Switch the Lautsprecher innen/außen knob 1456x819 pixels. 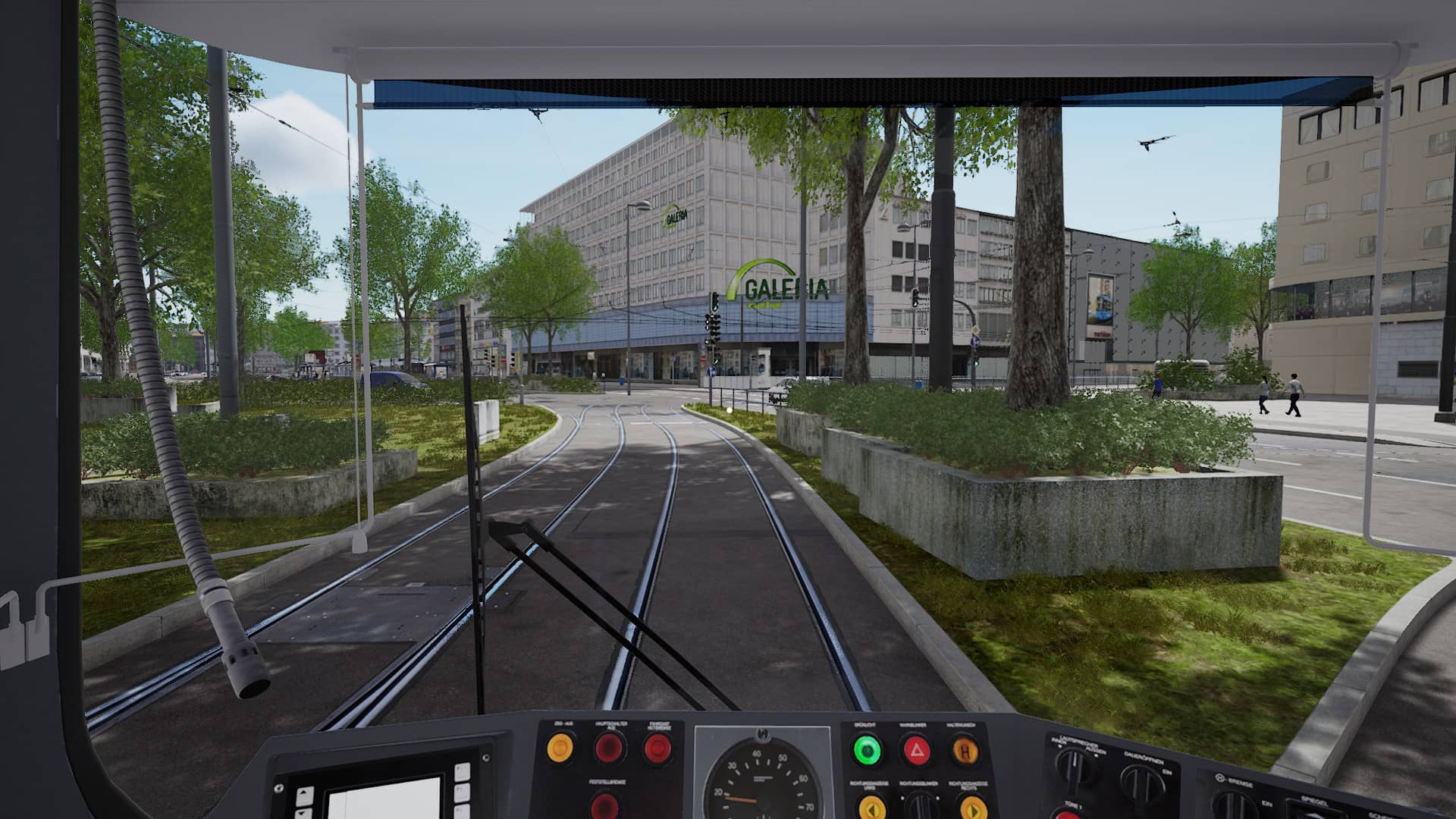[x=1075, y=767]
